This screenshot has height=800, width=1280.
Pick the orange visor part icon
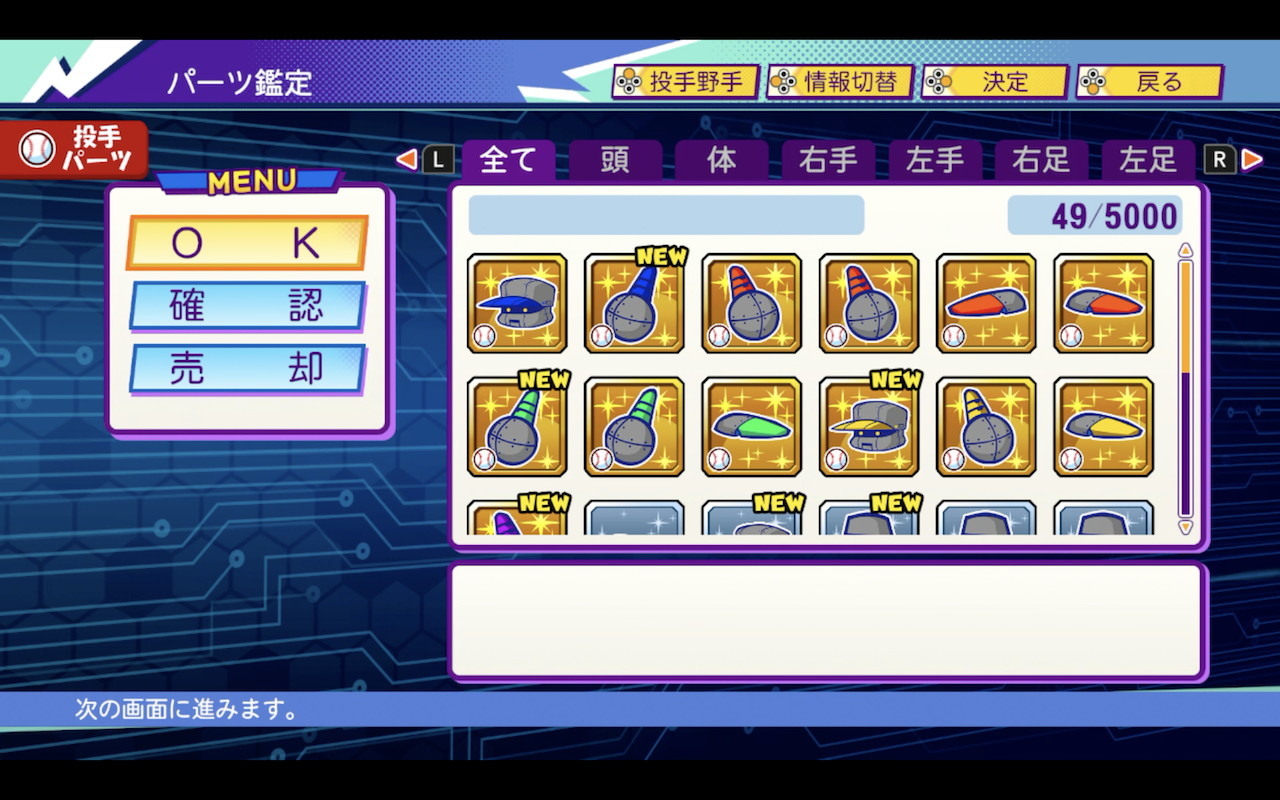tap(986, 305)
